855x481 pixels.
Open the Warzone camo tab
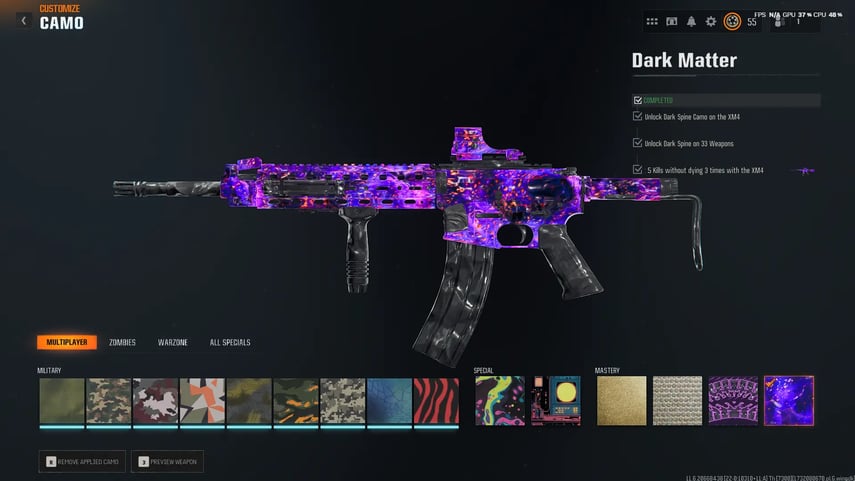pos(172,342)
